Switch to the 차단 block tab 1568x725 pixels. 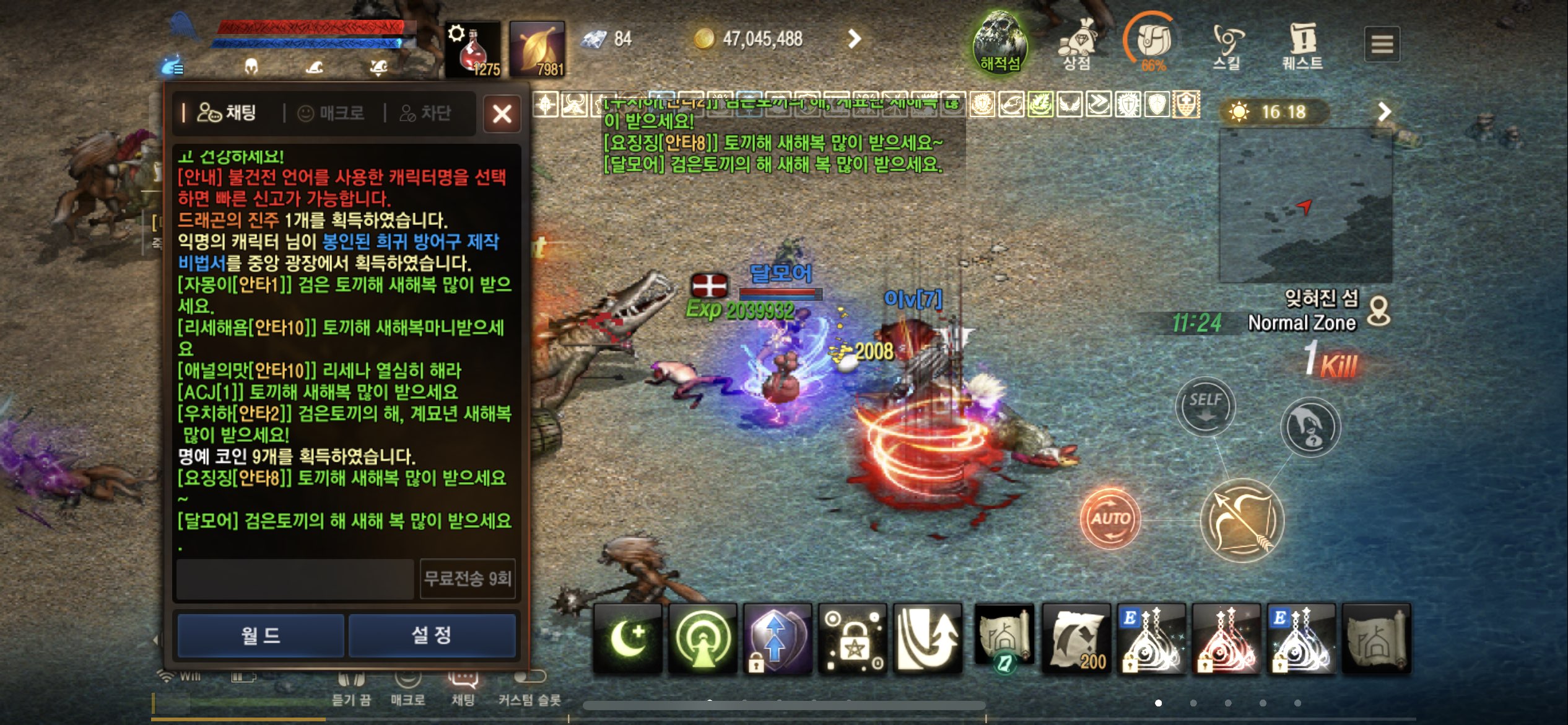point(426,113)
